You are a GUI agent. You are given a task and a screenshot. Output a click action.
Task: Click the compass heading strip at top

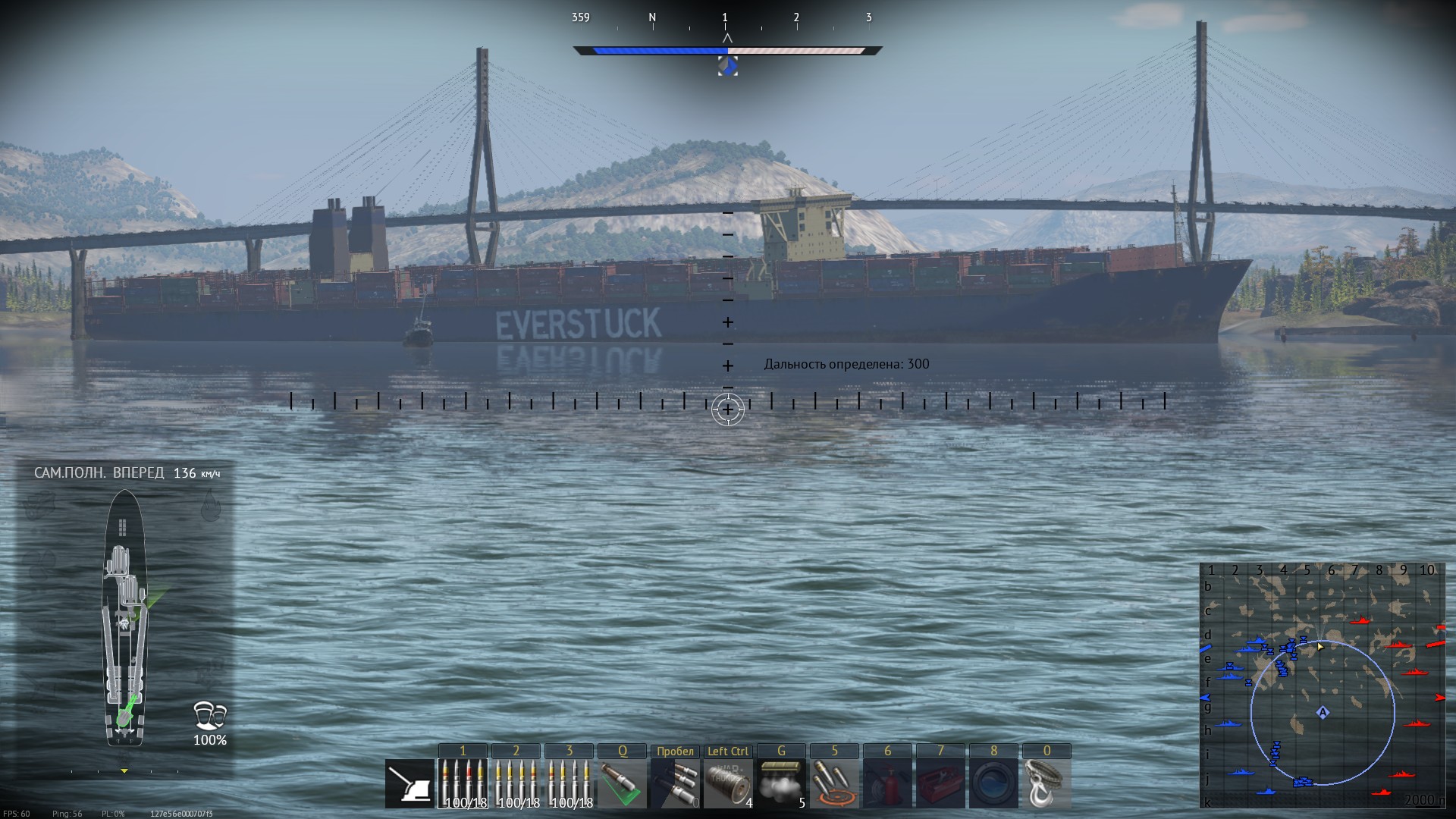click(726, 19)
